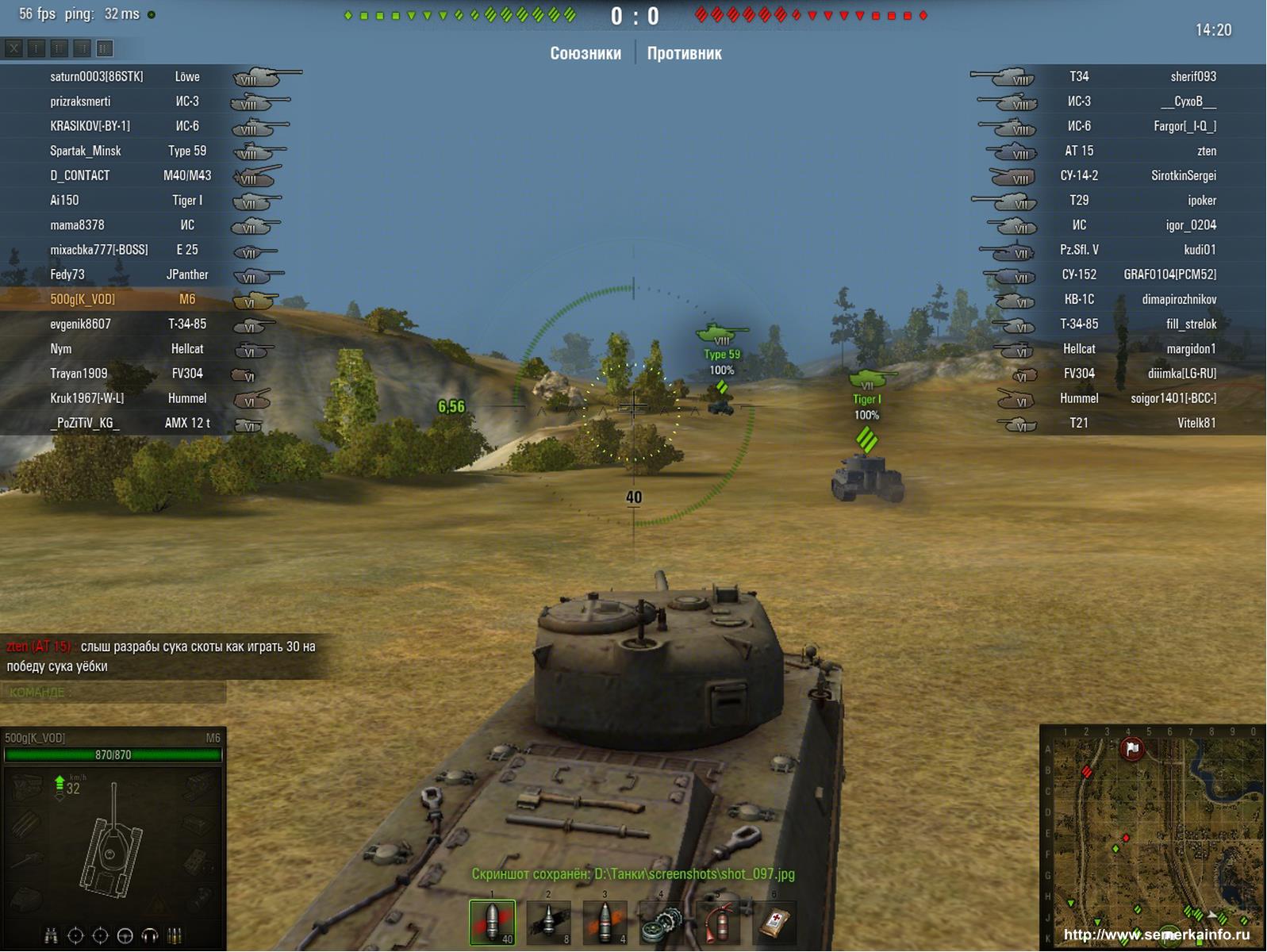Select the armor-piercing shell with 40 rounds
Screen dimensions: 1267x952
click(x=492, y=922)
